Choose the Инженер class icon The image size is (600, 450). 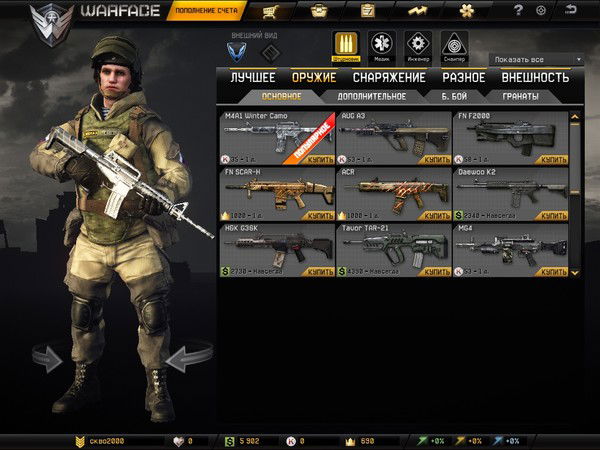coord(416,46)
